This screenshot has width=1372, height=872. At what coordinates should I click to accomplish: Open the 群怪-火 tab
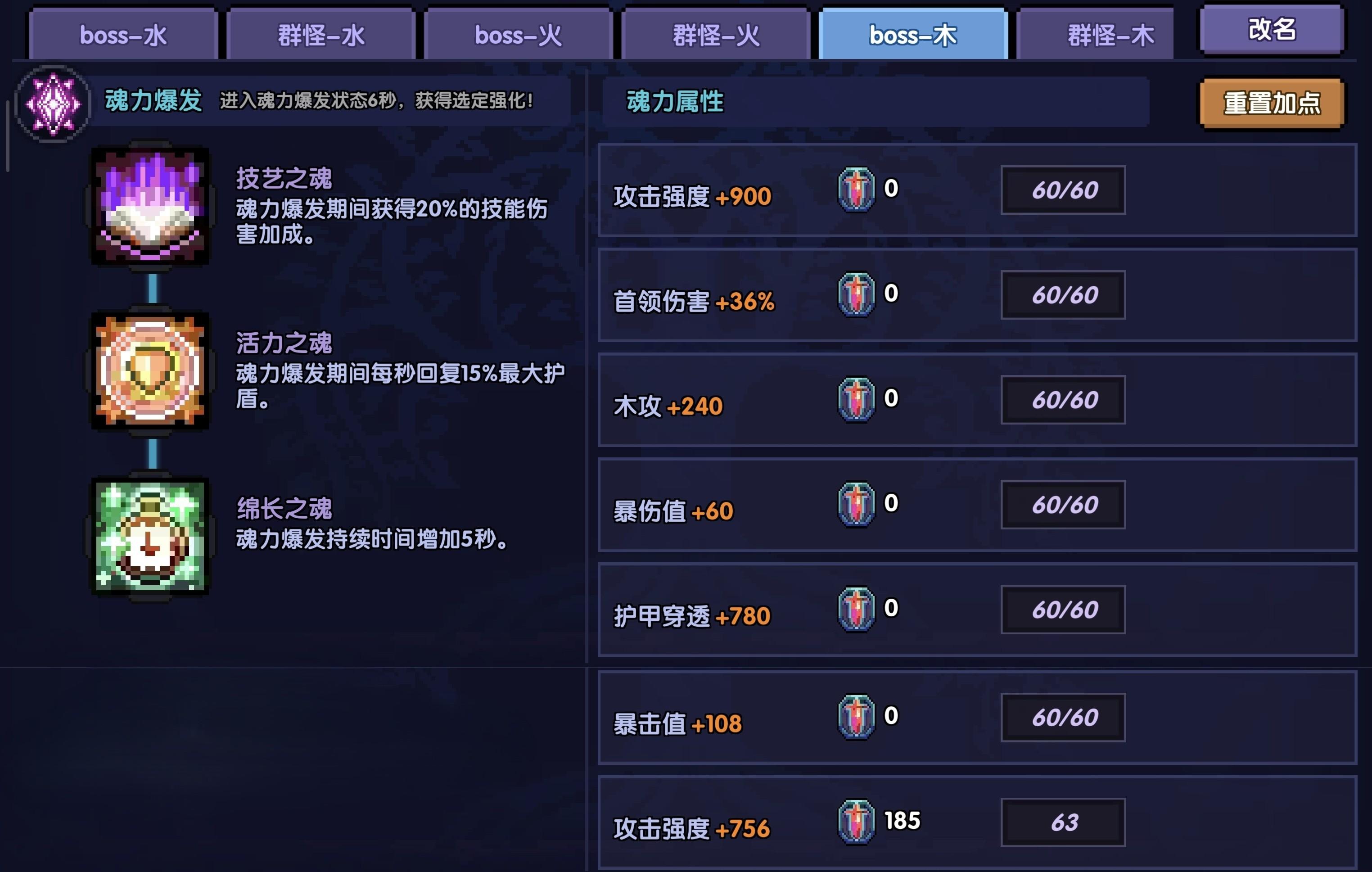(x=714, y=34)
